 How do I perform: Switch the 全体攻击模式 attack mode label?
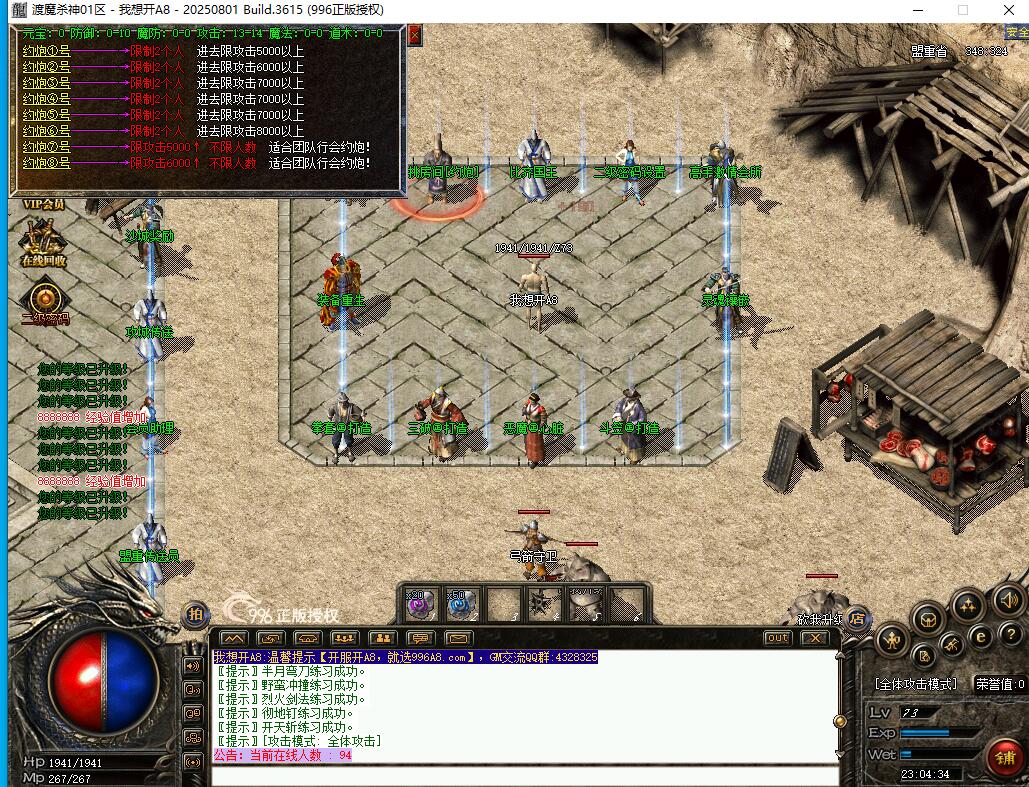pos(916,684)
